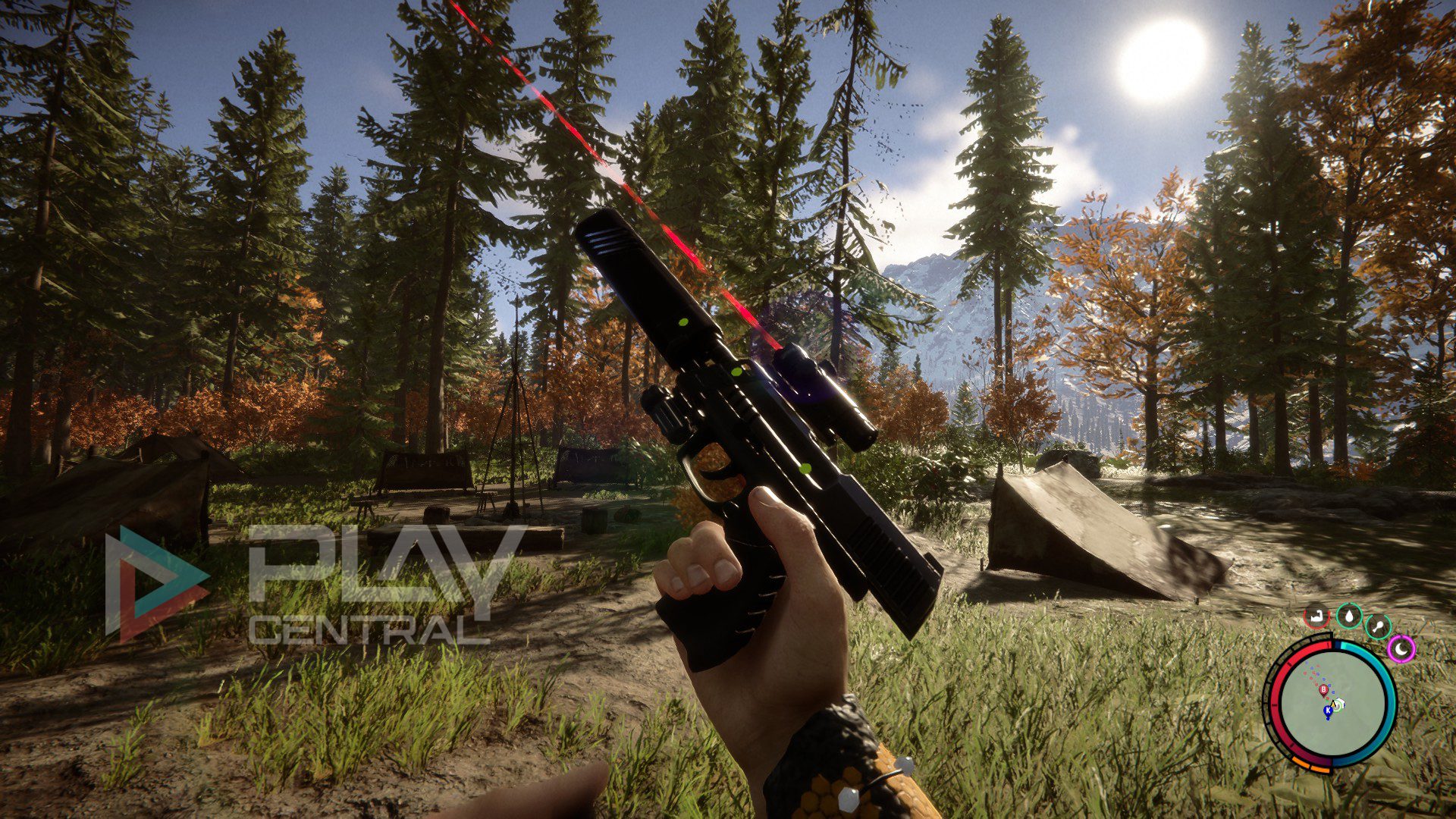
Task: Click the water drop hydration icon
Action: [x=1349, y=616]
